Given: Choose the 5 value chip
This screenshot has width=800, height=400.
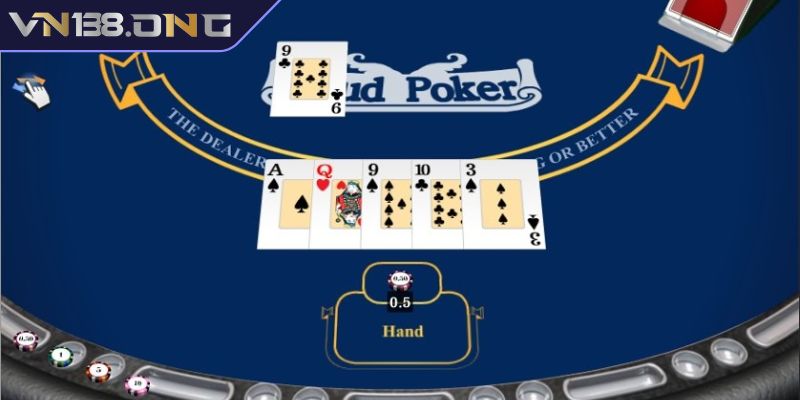Looking at the screenshot, I should (x=98, y=370).
